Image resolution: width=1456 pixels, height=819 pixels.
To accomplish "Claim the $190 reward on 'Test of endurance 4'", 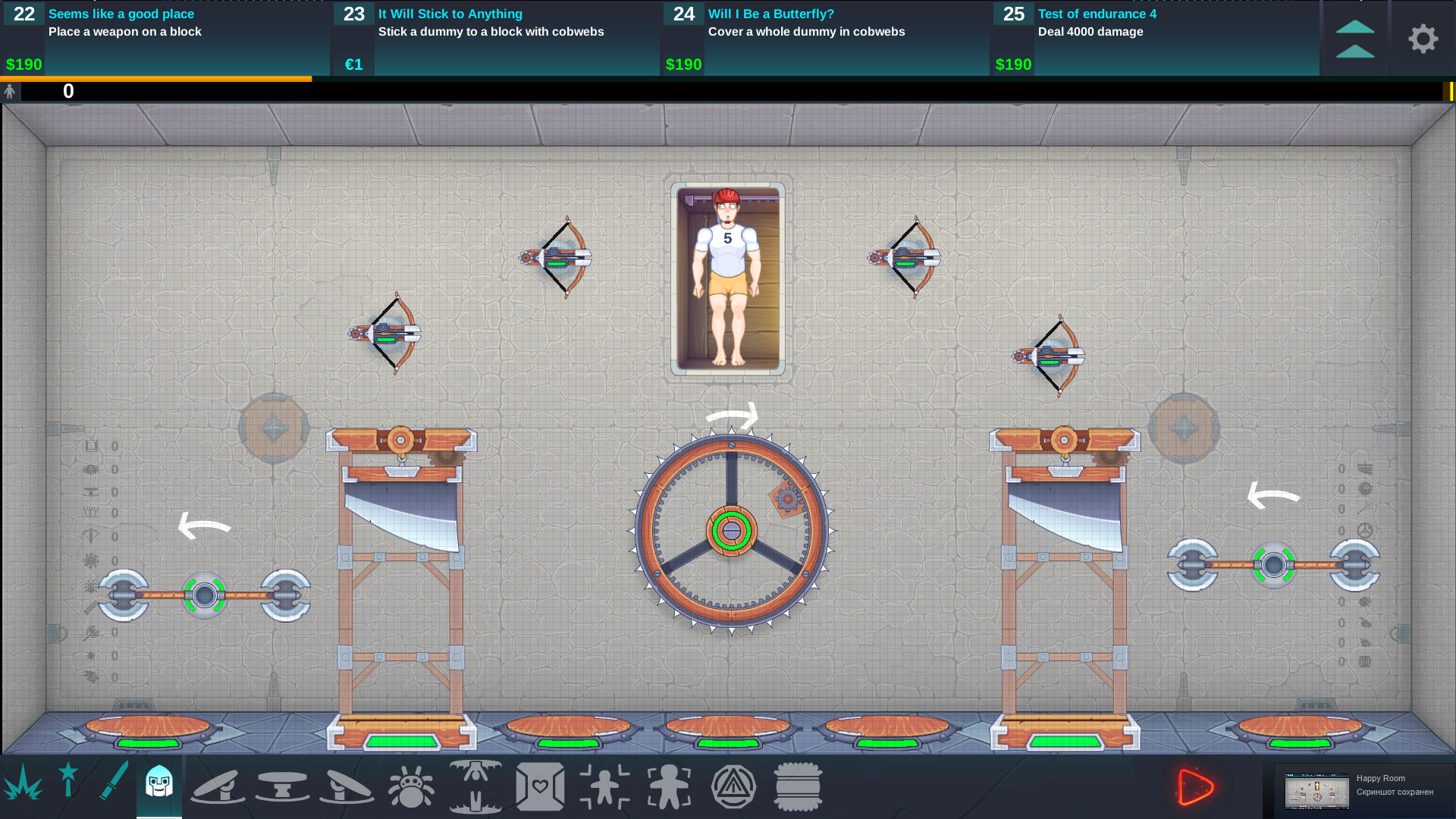I will [x=1014, y=64].
